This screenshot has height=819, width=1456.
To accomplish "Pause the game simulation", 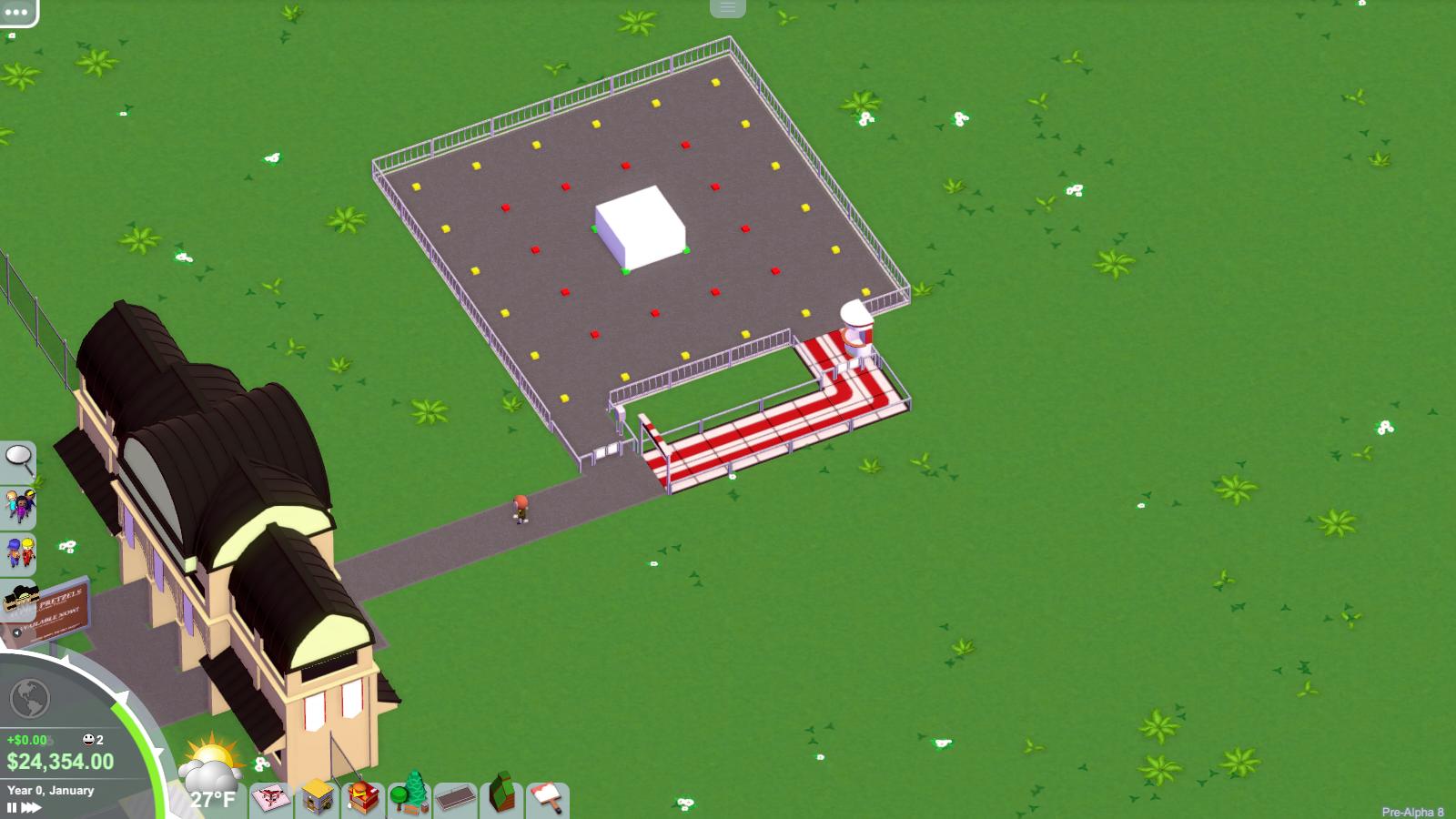I will point(12,806).
